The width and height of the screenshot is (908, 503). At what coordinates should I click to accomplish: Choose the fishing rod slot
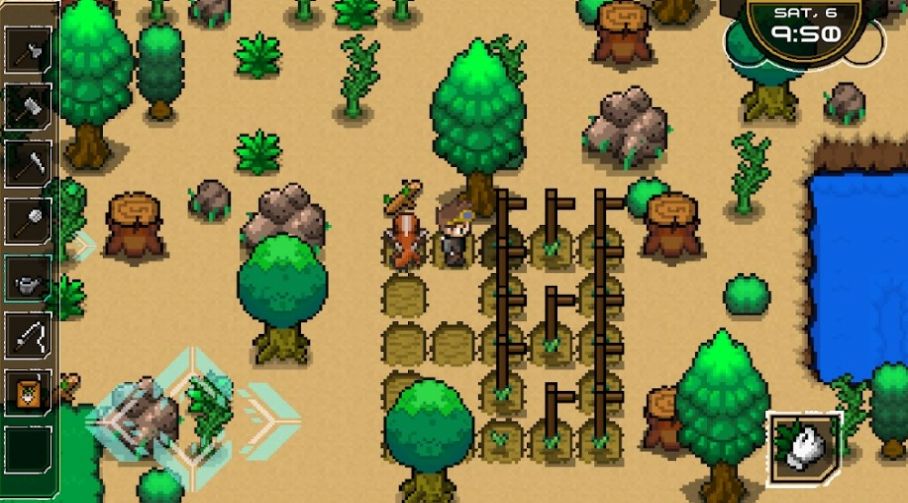tap(29, 336)
